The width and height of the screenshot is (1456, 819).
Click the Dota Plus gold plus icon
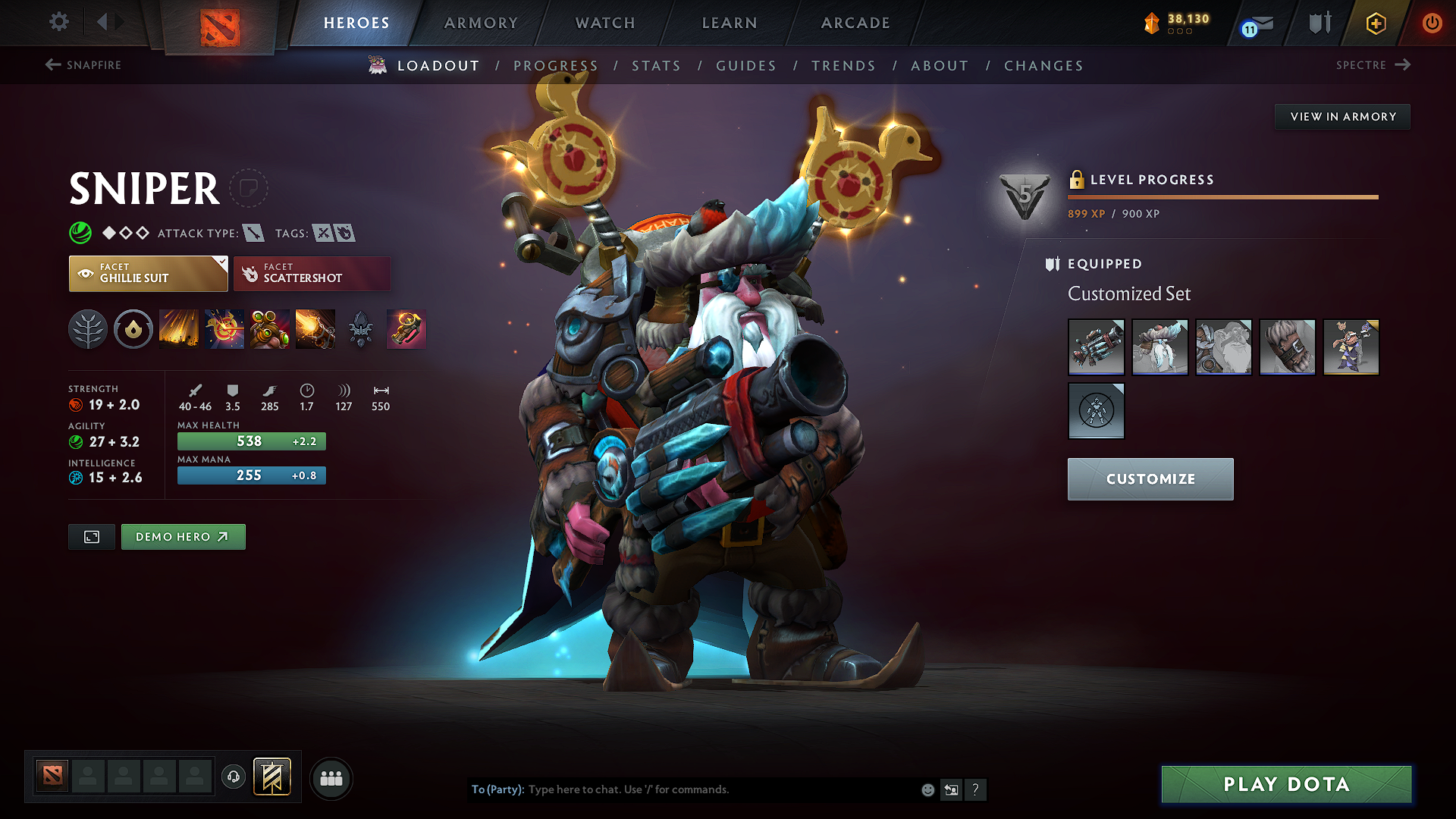click(1375, 23)
